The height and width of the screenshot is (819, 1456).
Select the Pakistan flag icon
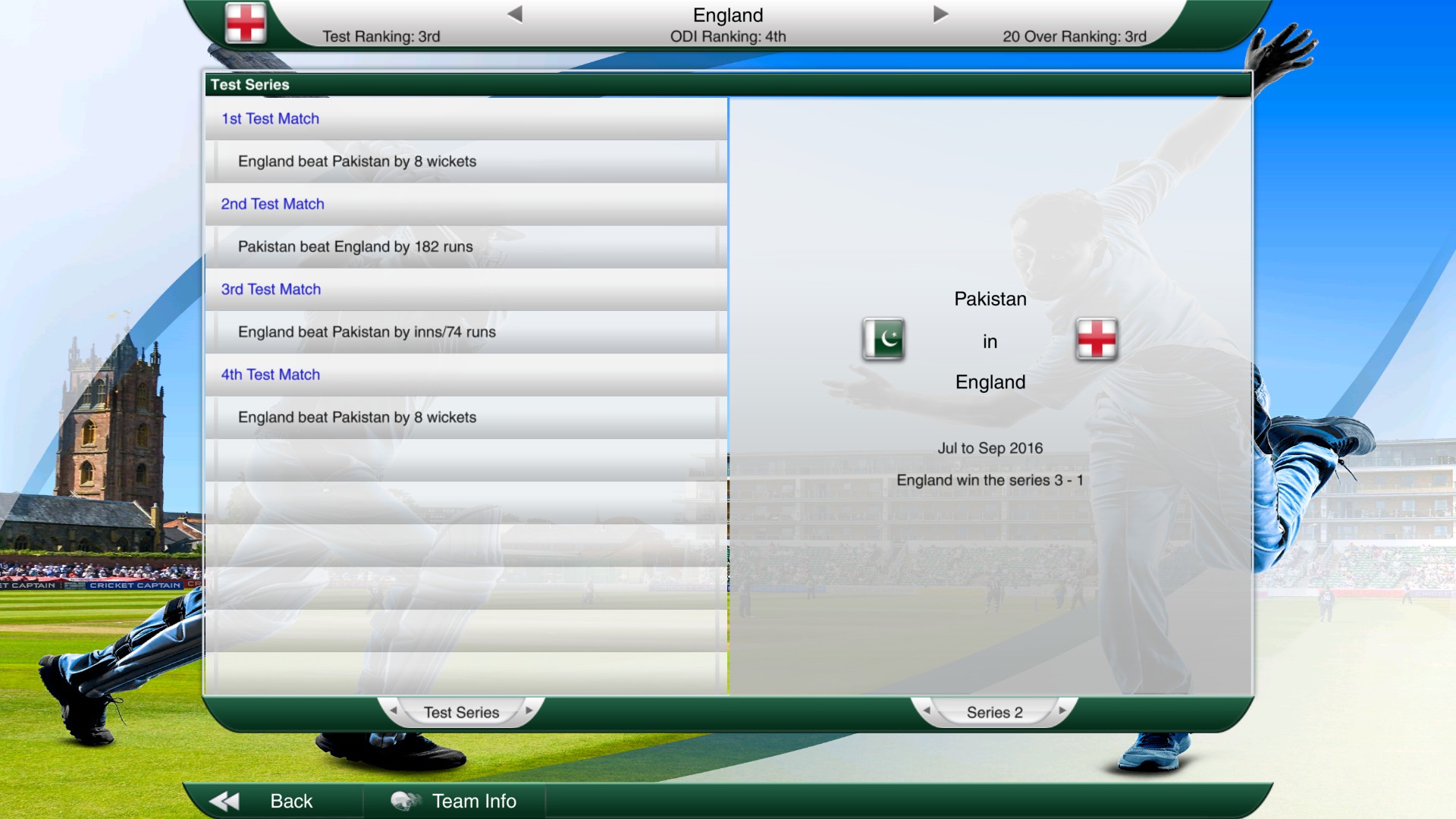(883, 340)
